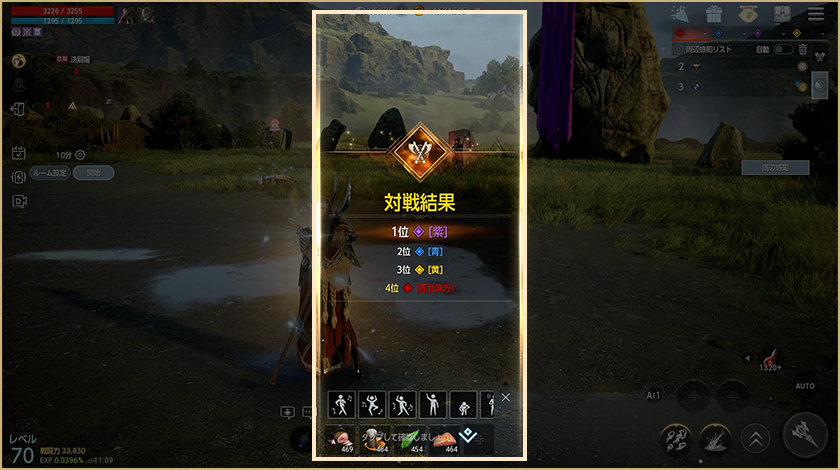This screenshot has height=470, width=840.
Task: Click the trash can in detection list
Action: point(803,49)
